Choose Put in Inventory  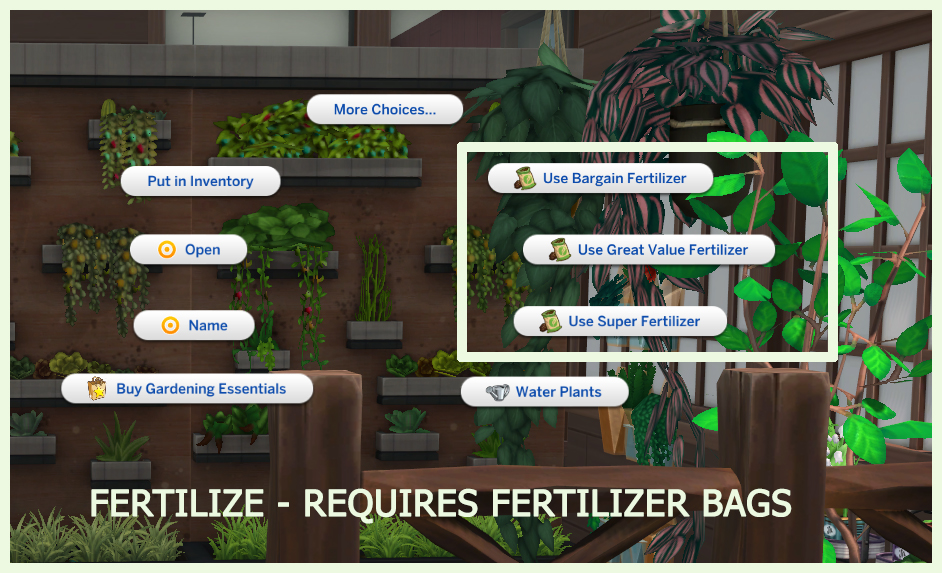[x=200, y=181]
